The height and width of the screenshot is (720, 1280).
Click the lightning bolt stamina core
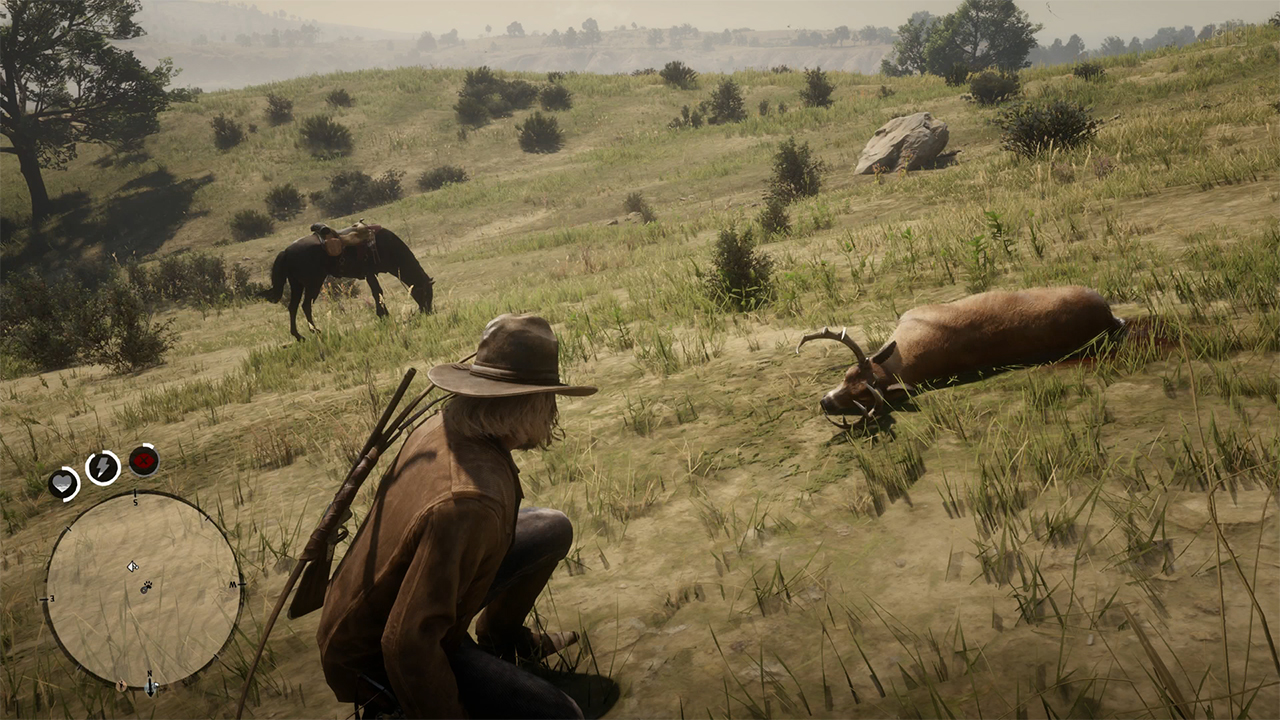click(103, 467)
